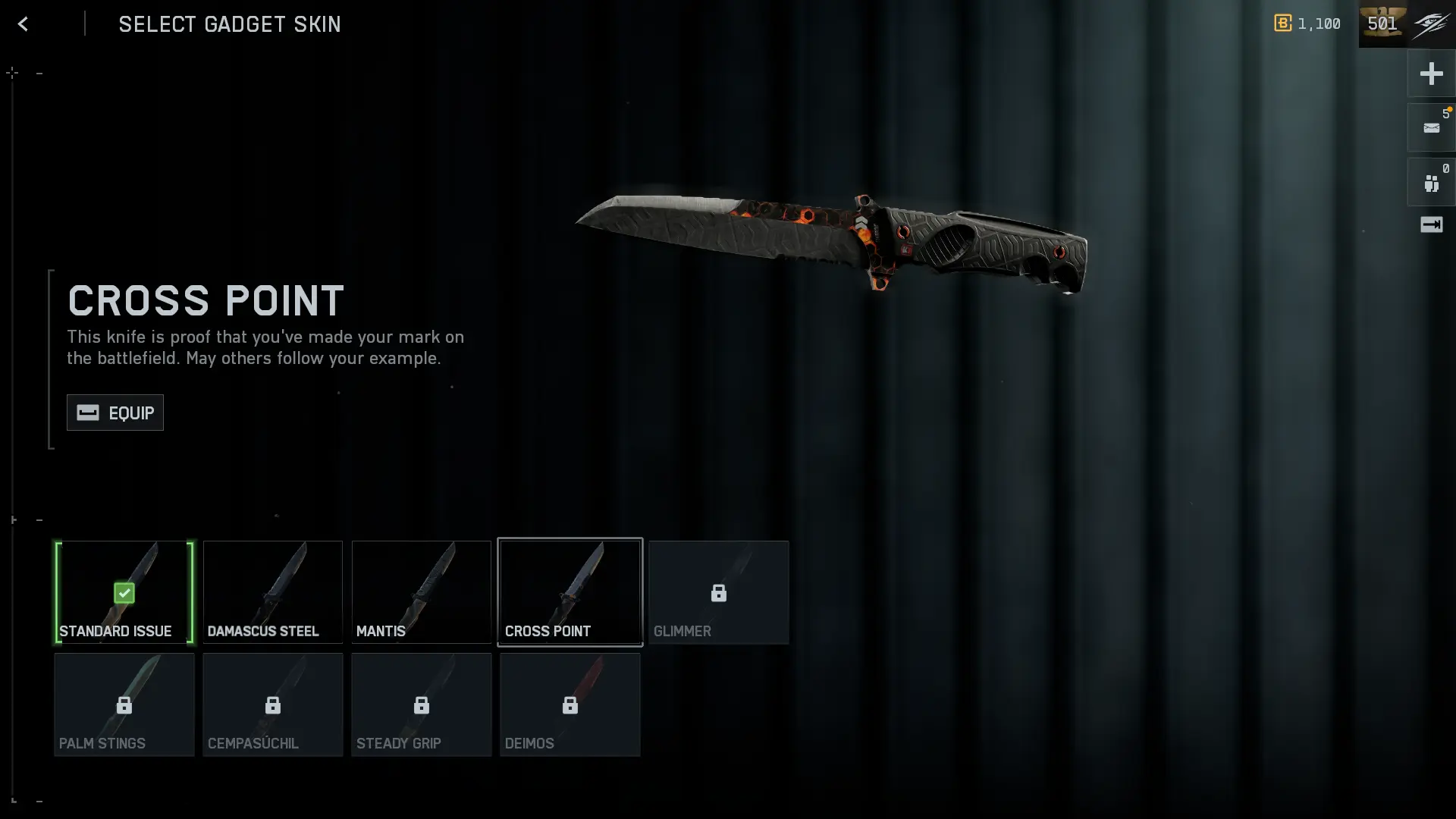Click the plus icon button
Viewport: 1456px width, 819px height.
1431,74
